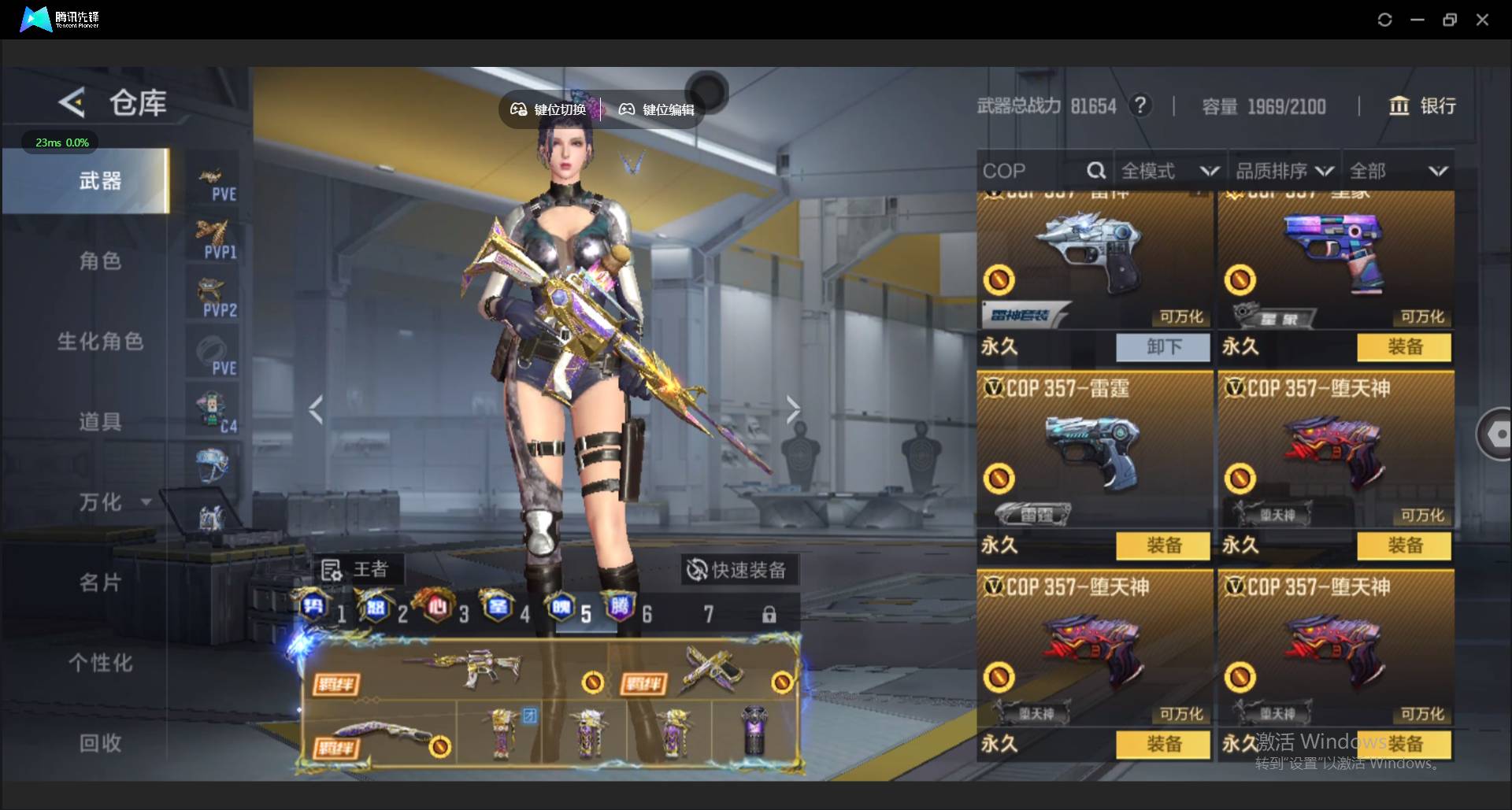Show the weapon power help question mark
Viewport: 1512px width, 810px height.
[x=1140, y=105]
